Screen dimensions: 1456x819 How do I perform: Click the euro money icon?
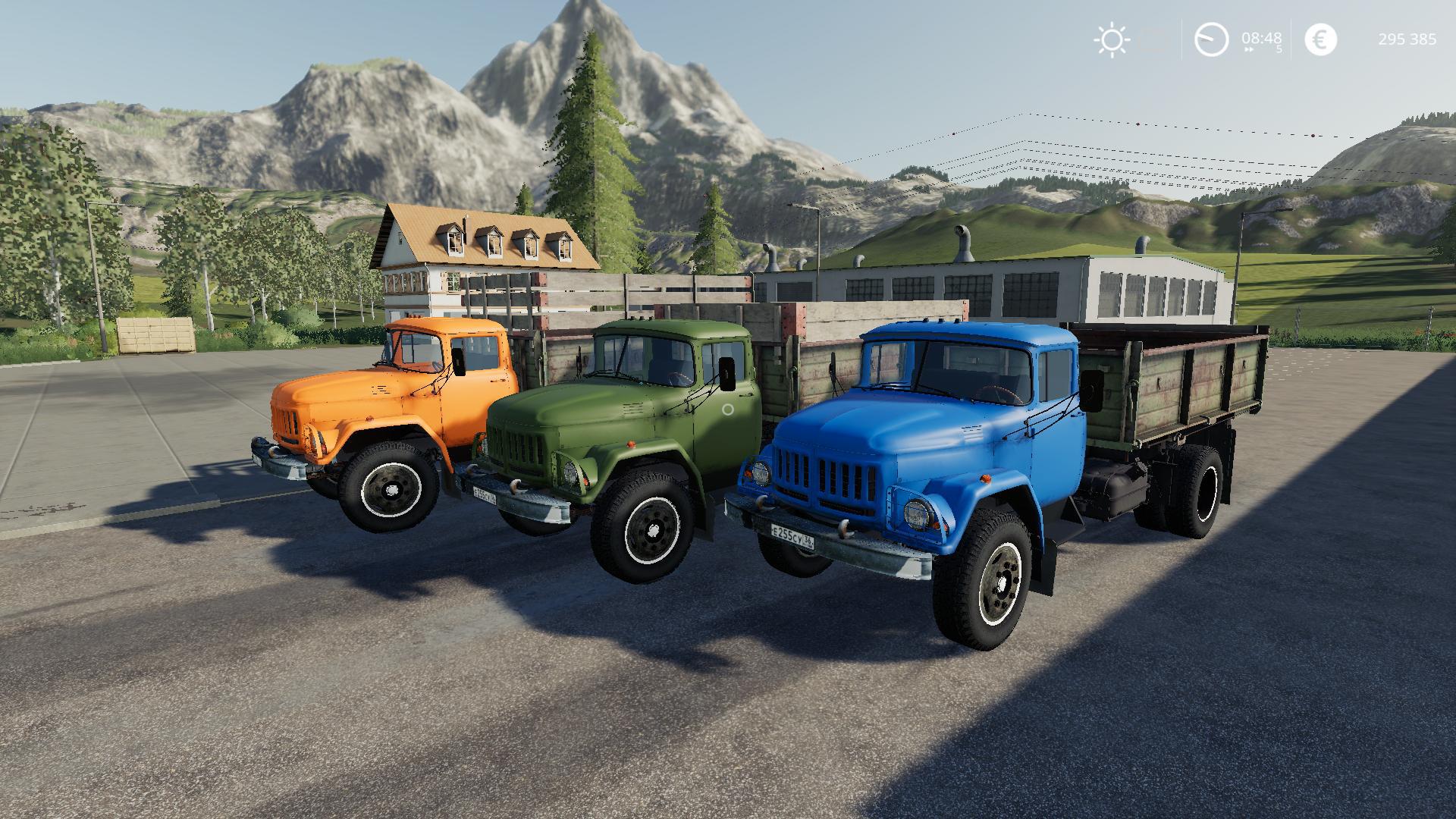(x=1320, y=39)
